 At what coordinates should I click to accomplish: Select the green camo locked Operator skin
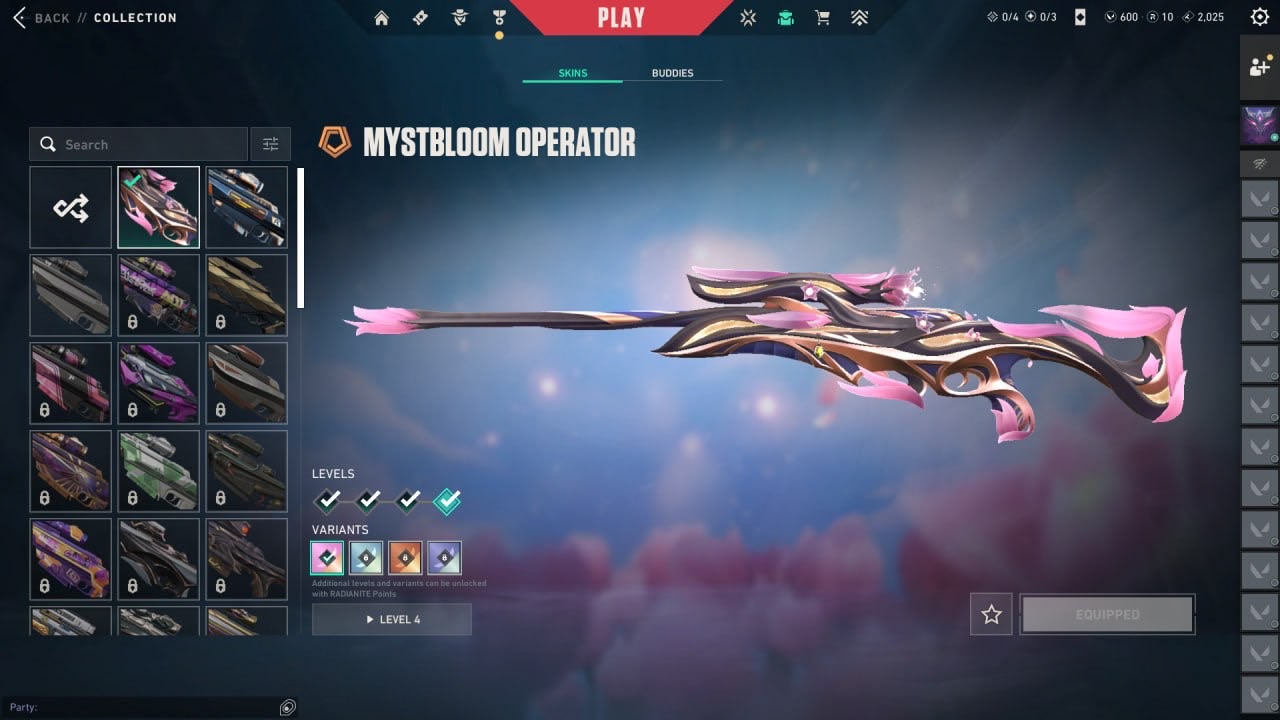(158, 471)
